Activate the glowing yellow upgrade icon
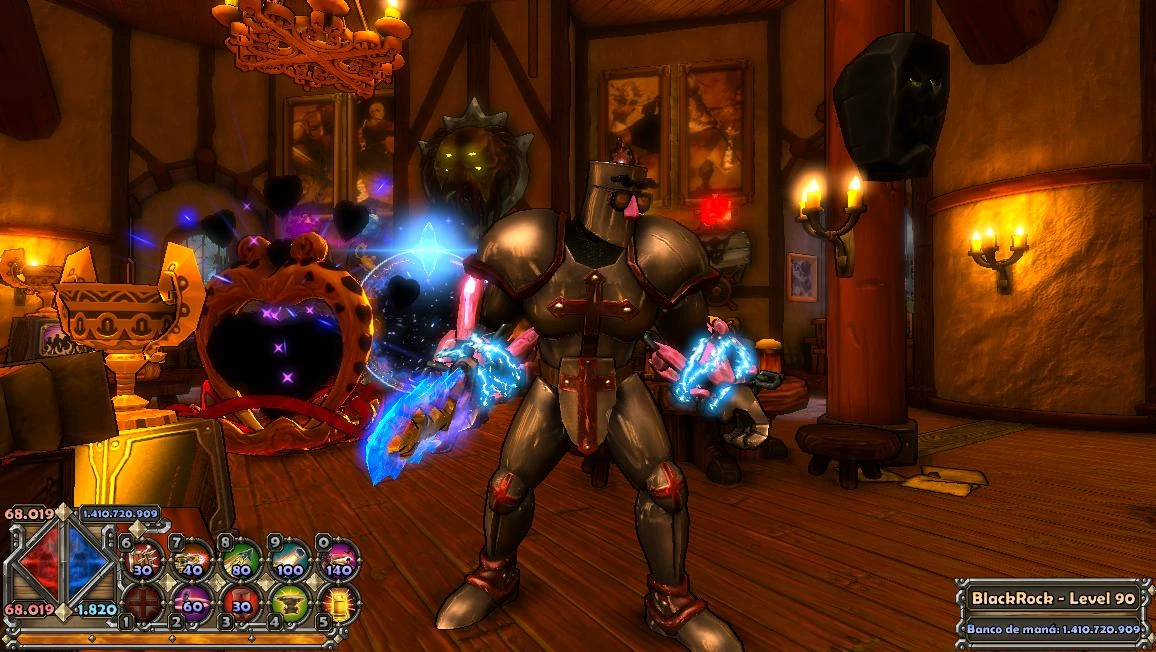 pos(339,603)
